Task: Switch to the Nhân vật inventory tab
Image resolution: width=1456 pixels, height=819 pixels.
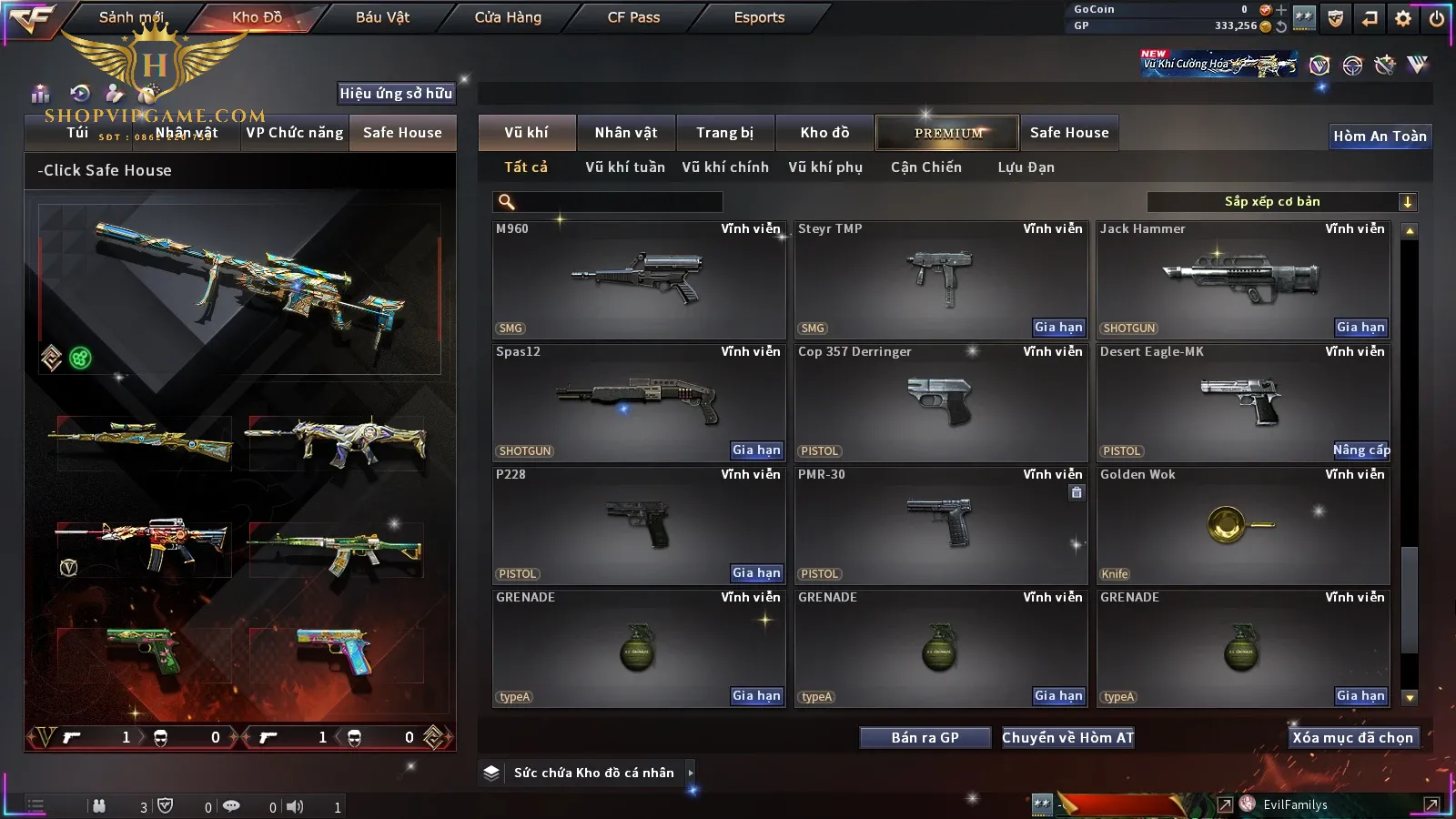Action: [x=626, y=133]
